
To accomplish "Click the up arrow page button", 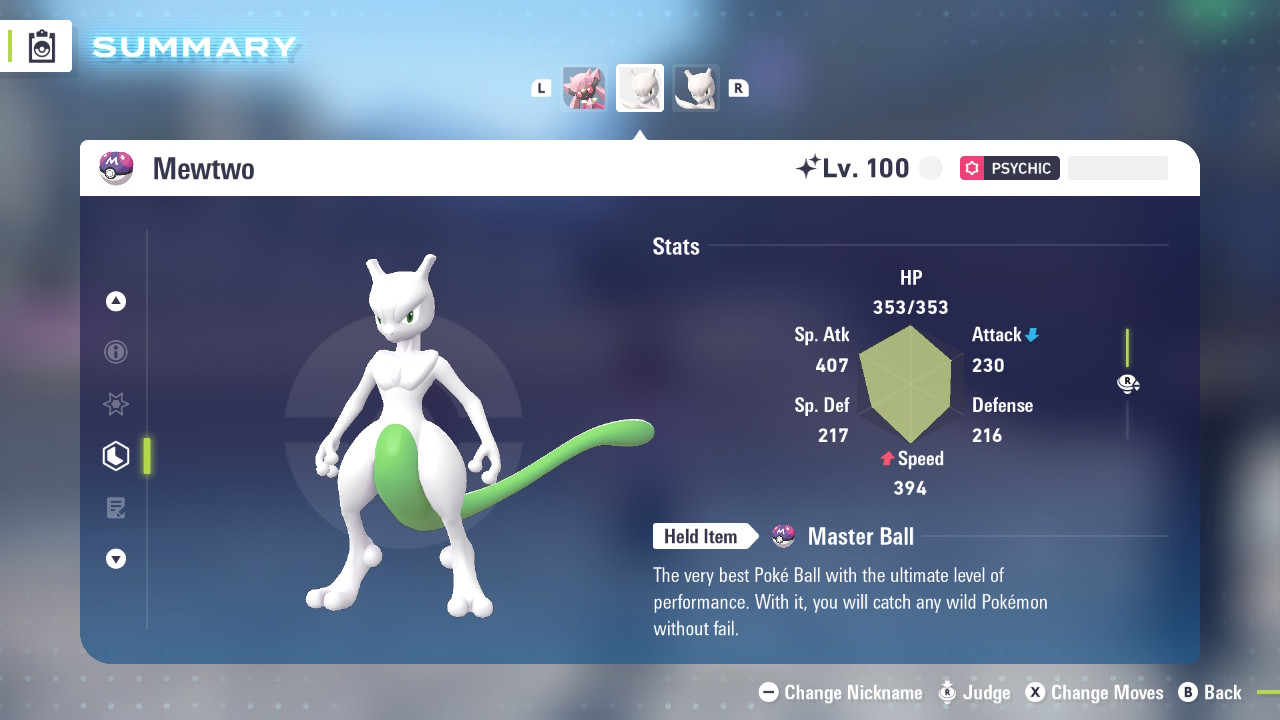I will tap(116, 301).
